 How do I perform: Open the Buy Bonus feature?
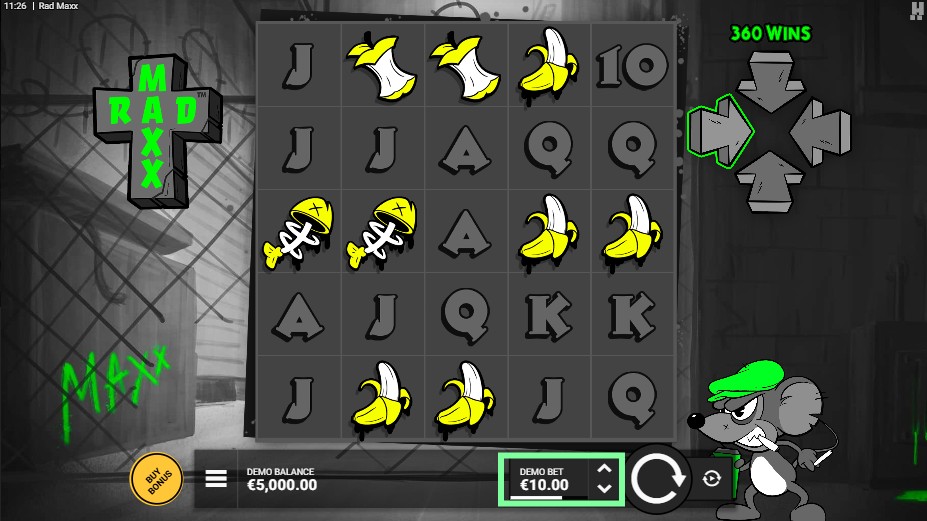pos(156,479)
